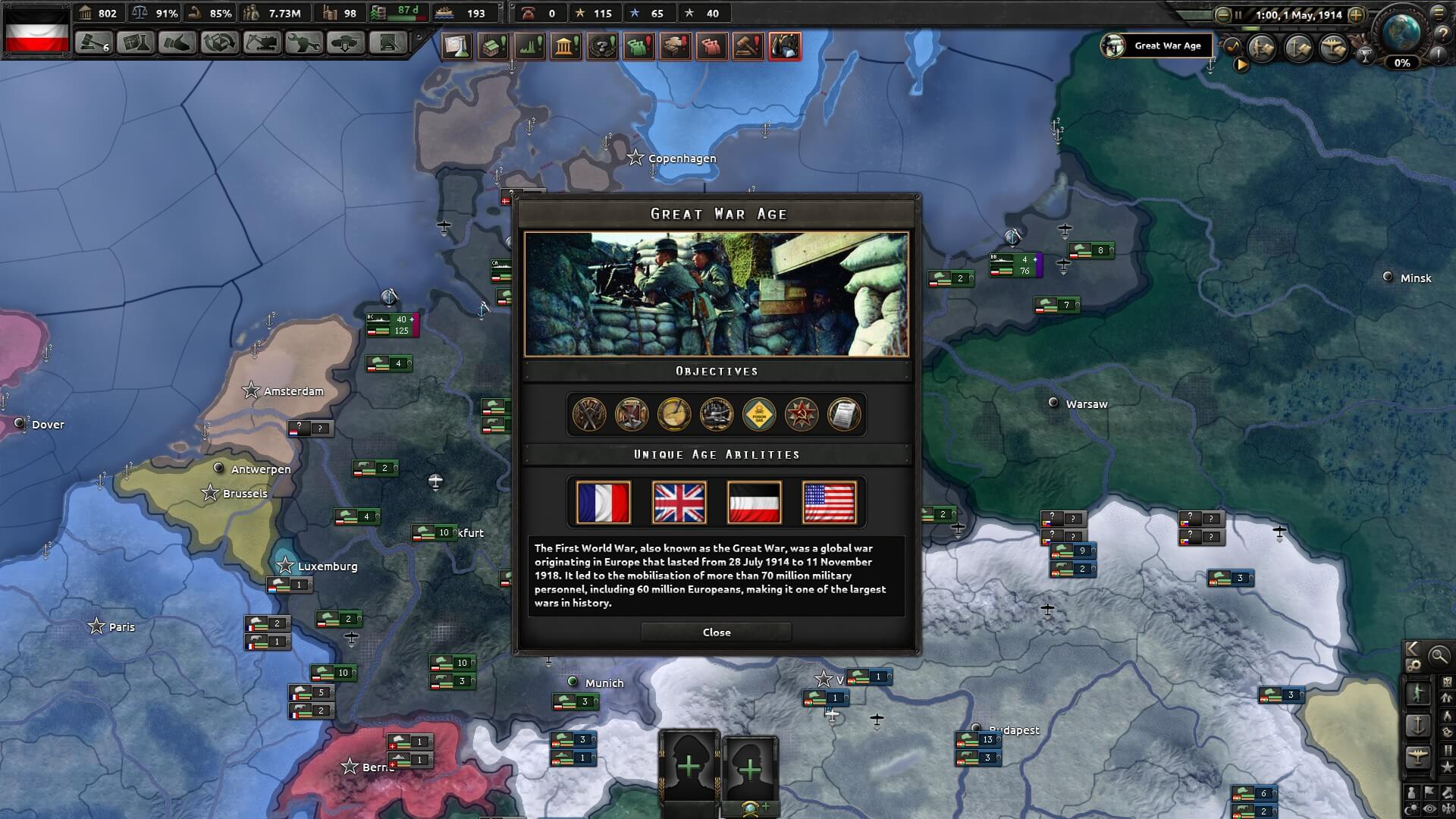Select the German Empire flag age ability
This screenshot has width=1456, height=819.
(754, 502)
